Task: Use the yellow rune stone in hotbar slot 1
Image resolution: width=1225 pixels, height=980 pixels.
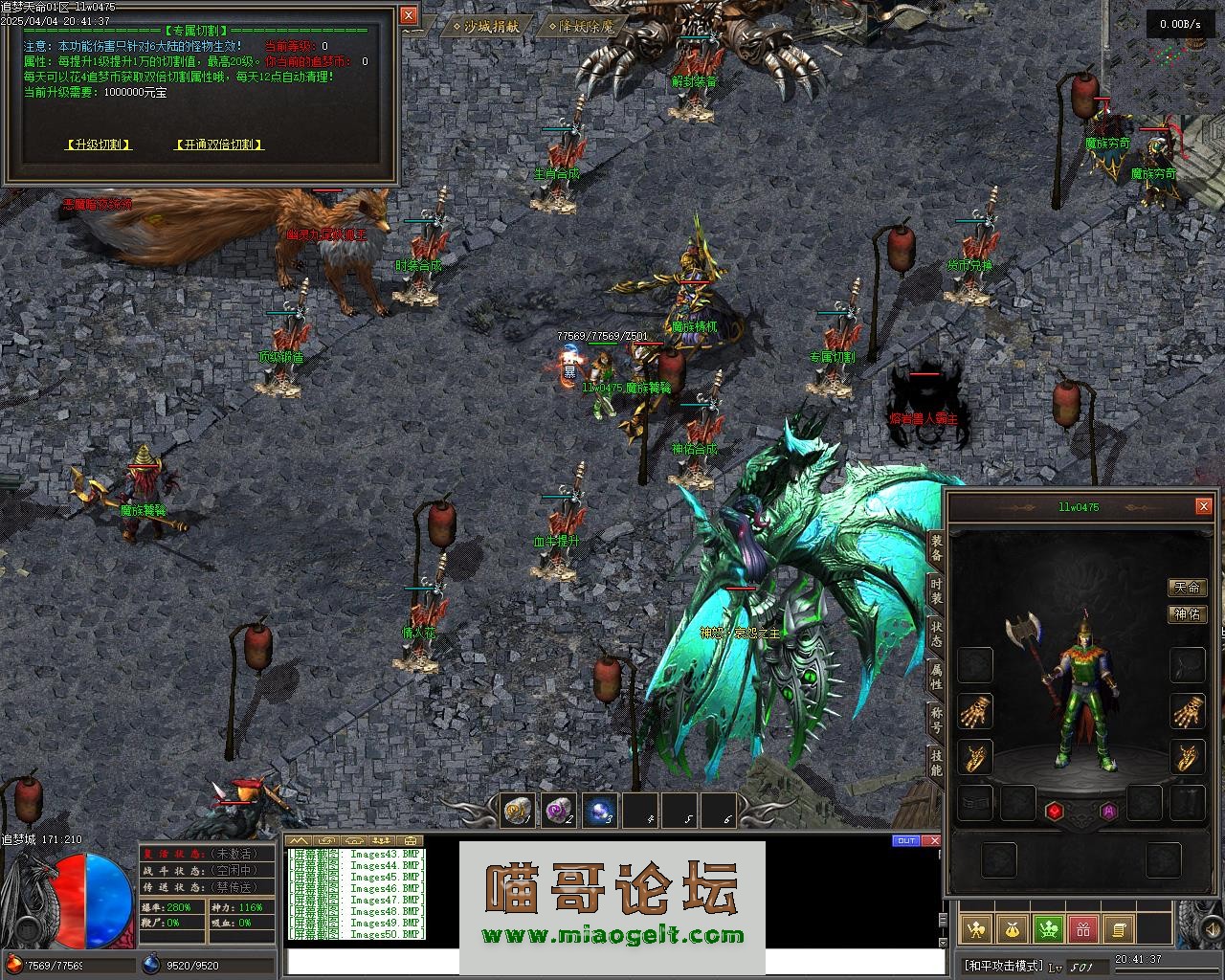Action: tap(518, 812)
